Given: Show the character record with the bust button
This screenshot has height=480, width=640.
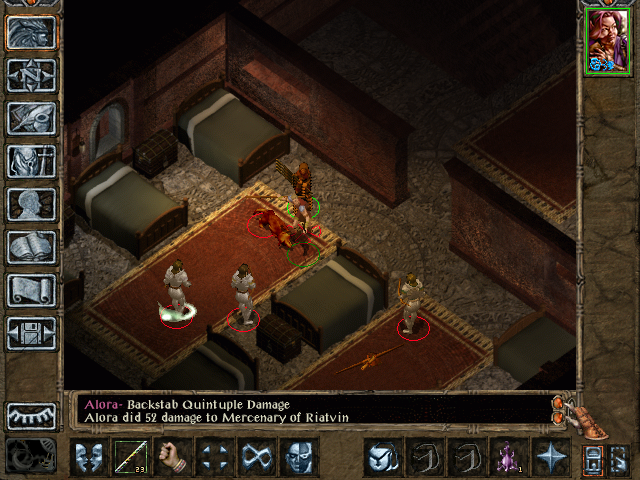Looking at the screenshot, I should [x=31, y=205].
